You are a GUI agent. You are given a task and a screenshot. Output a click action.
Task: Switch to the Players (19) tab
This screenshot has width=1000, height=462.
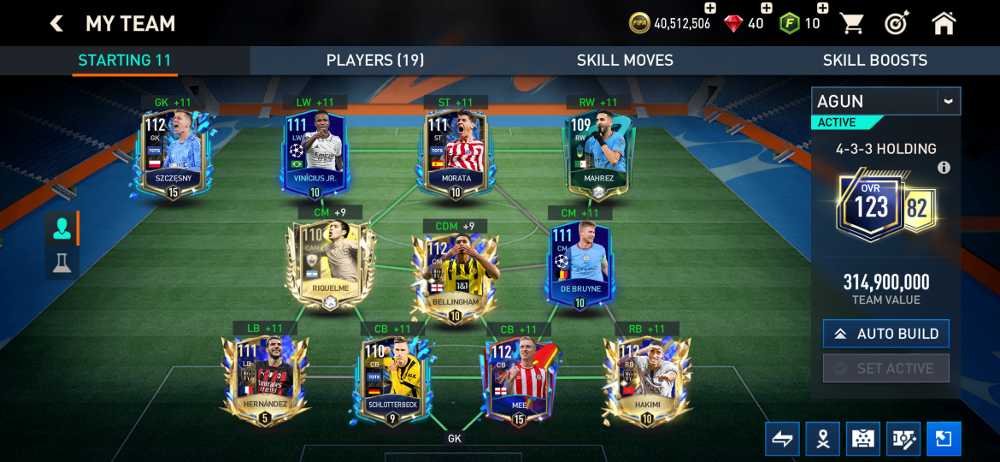[x=375, y=60]
